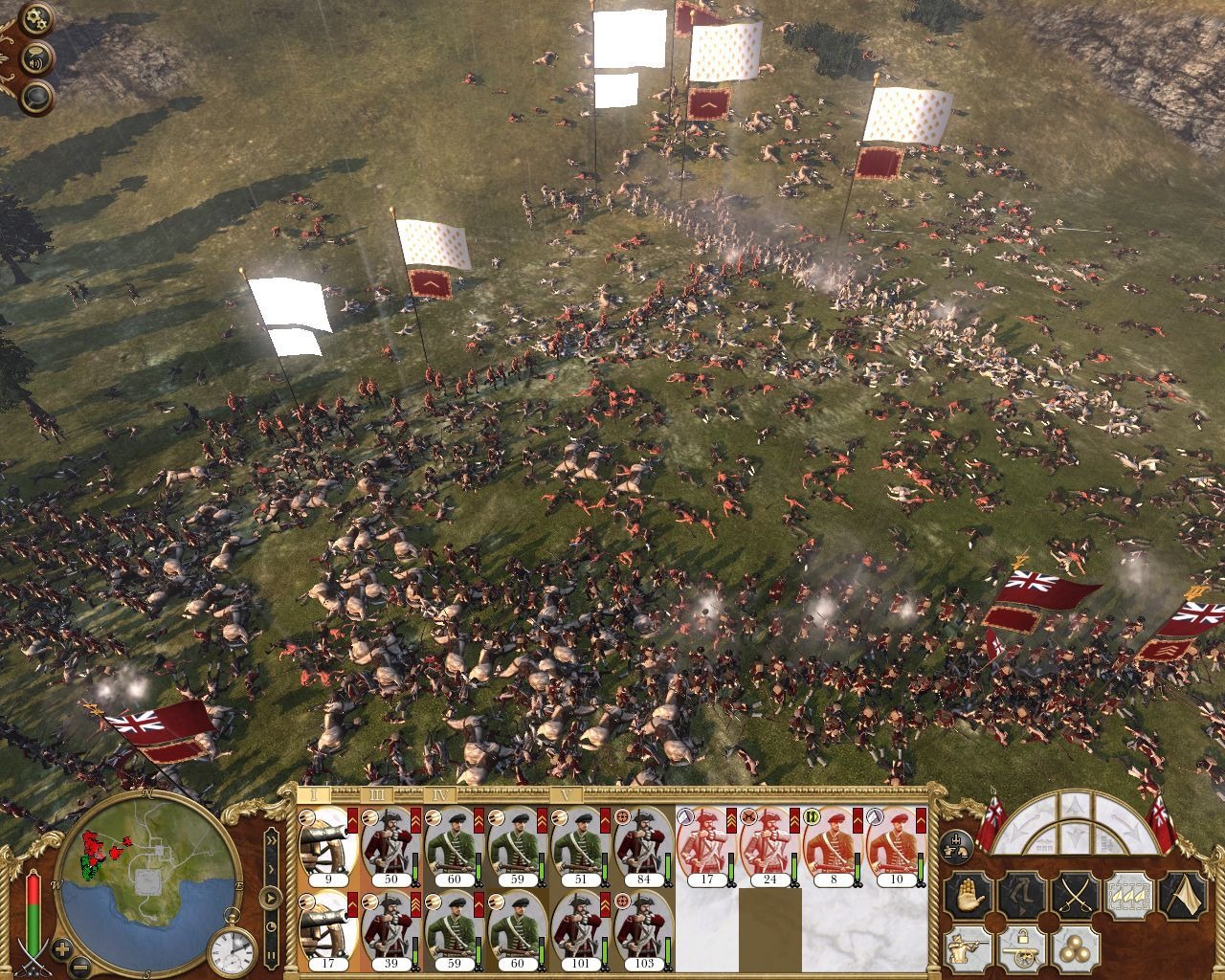
Task: Select group tab V above unit cards
Action: point(568,793)
